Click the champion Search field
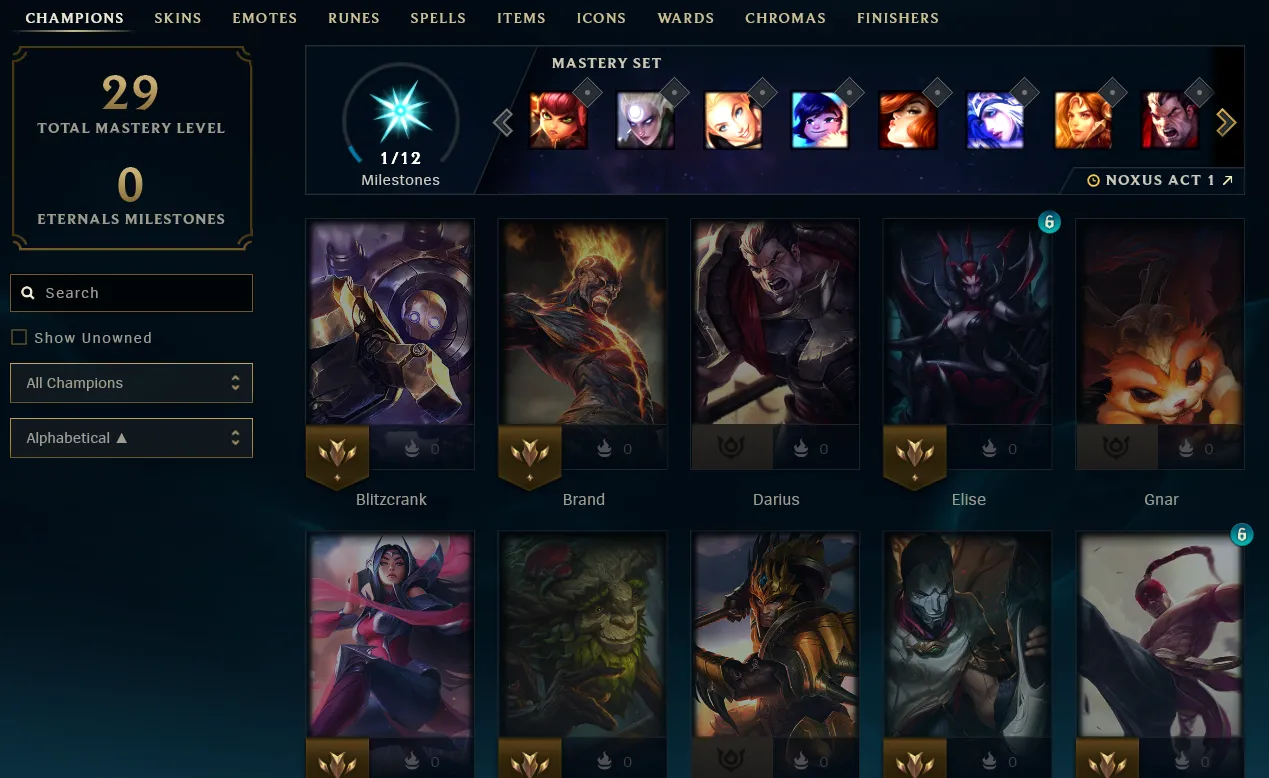This screenshot has width=1269, height=778. (x=131, y=293)
